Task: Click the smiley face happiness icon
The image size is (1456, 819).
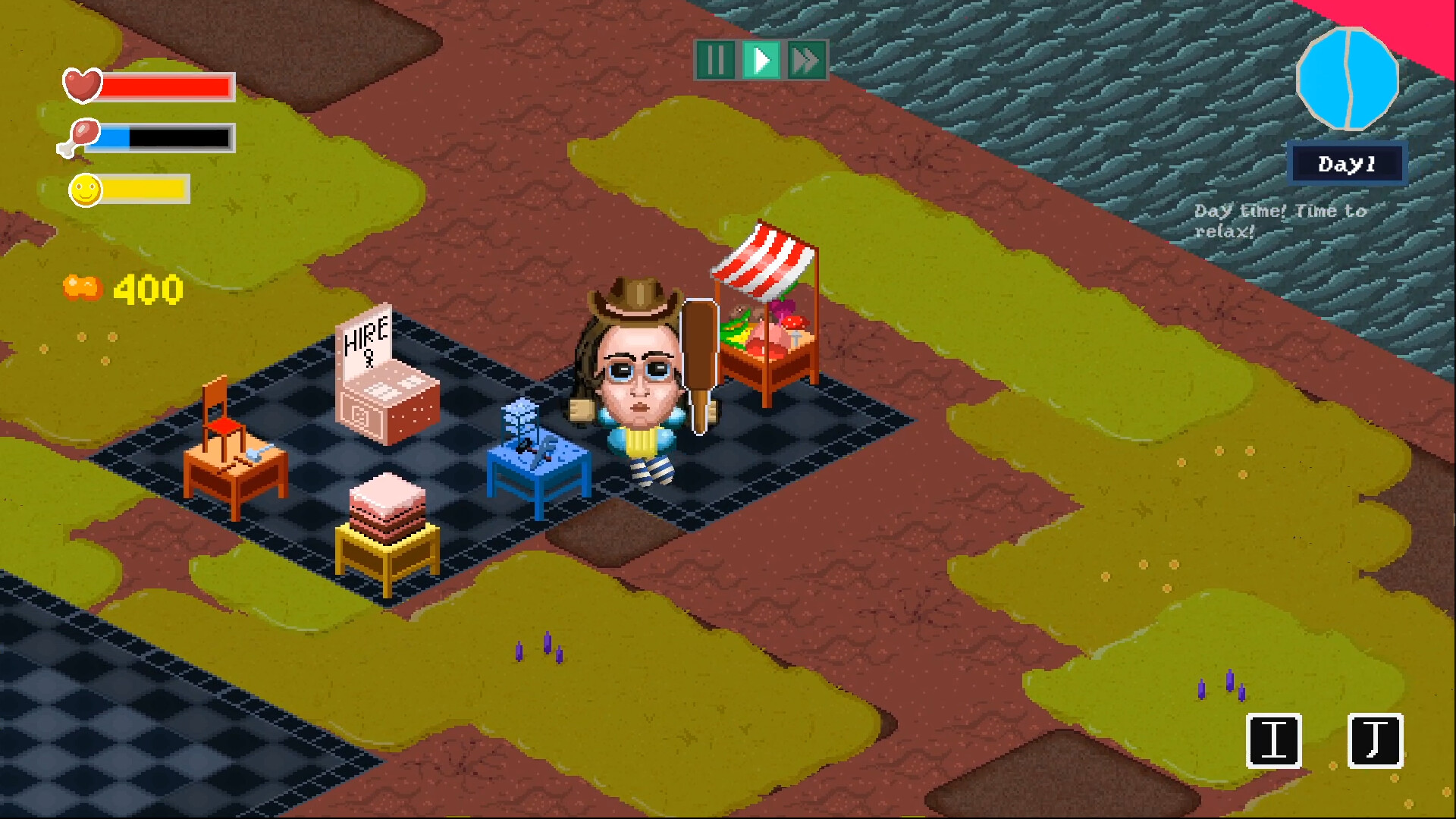Action: click(x=85, y=190)
